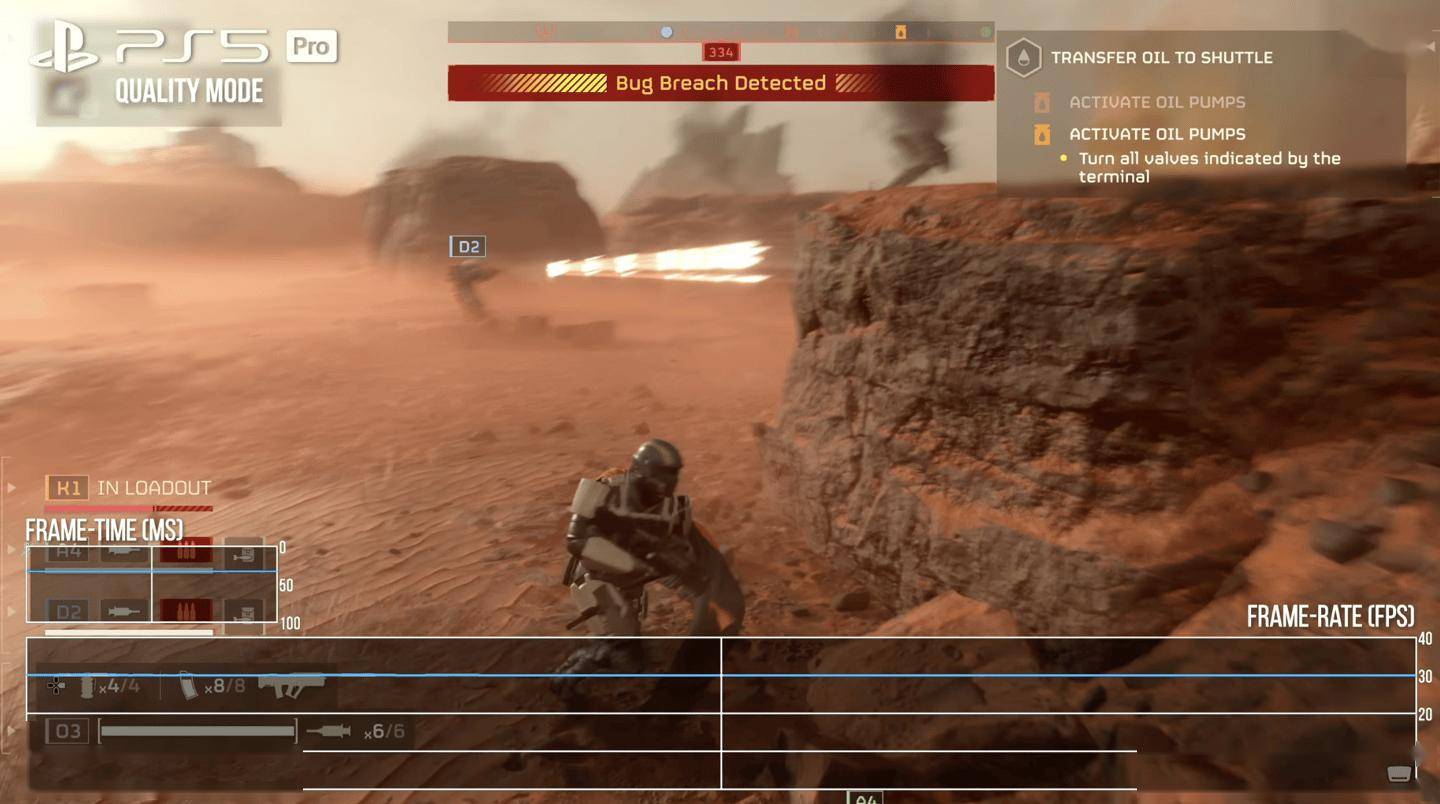Viewport: 1440px width, 804px height.
Task: Select the grenade icon in weapon panel
Action: pyautogui.click(x=87, y=686)
